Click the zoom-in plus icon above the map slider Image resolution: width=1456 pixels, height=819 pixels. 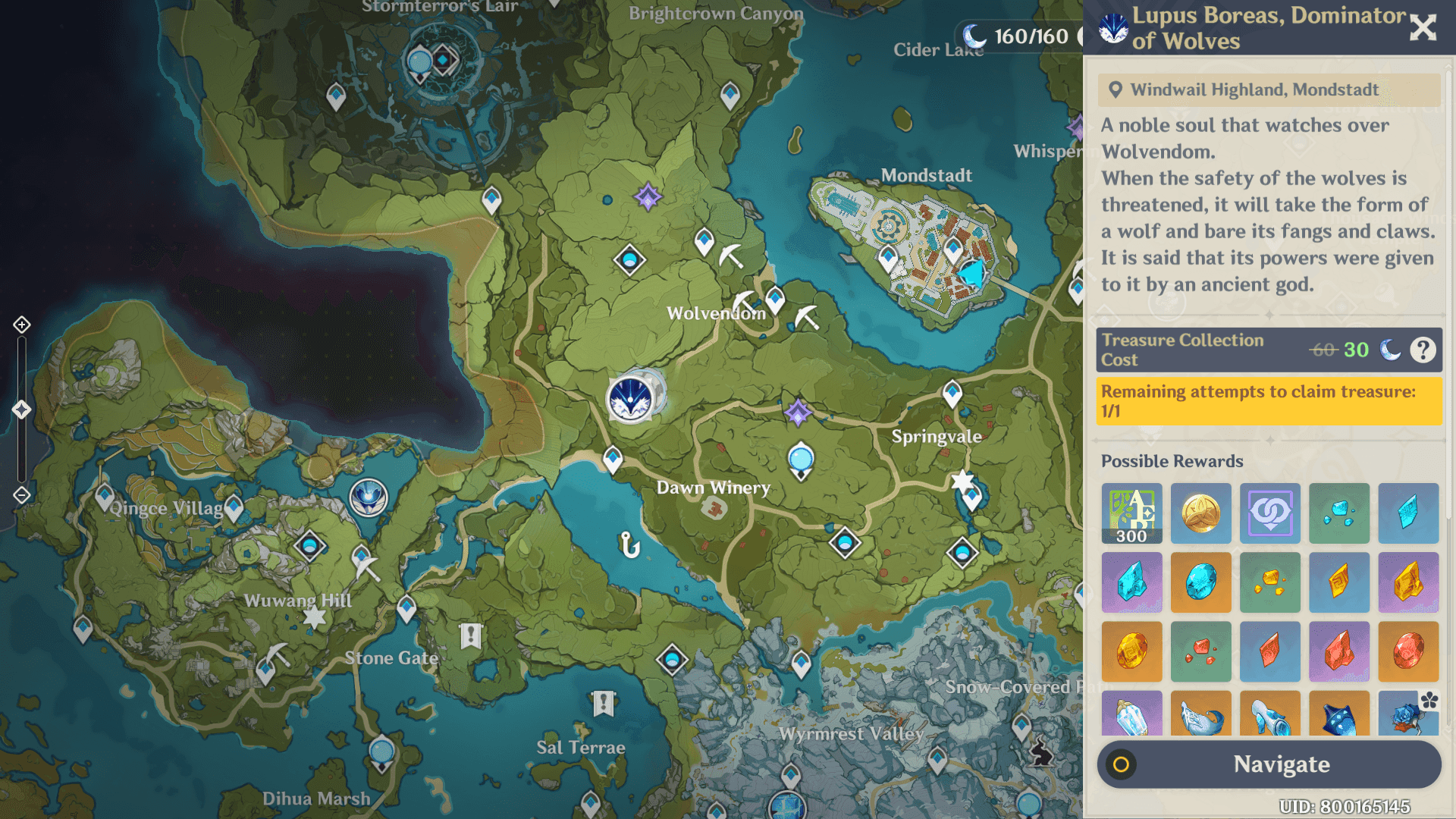(20, 324)
